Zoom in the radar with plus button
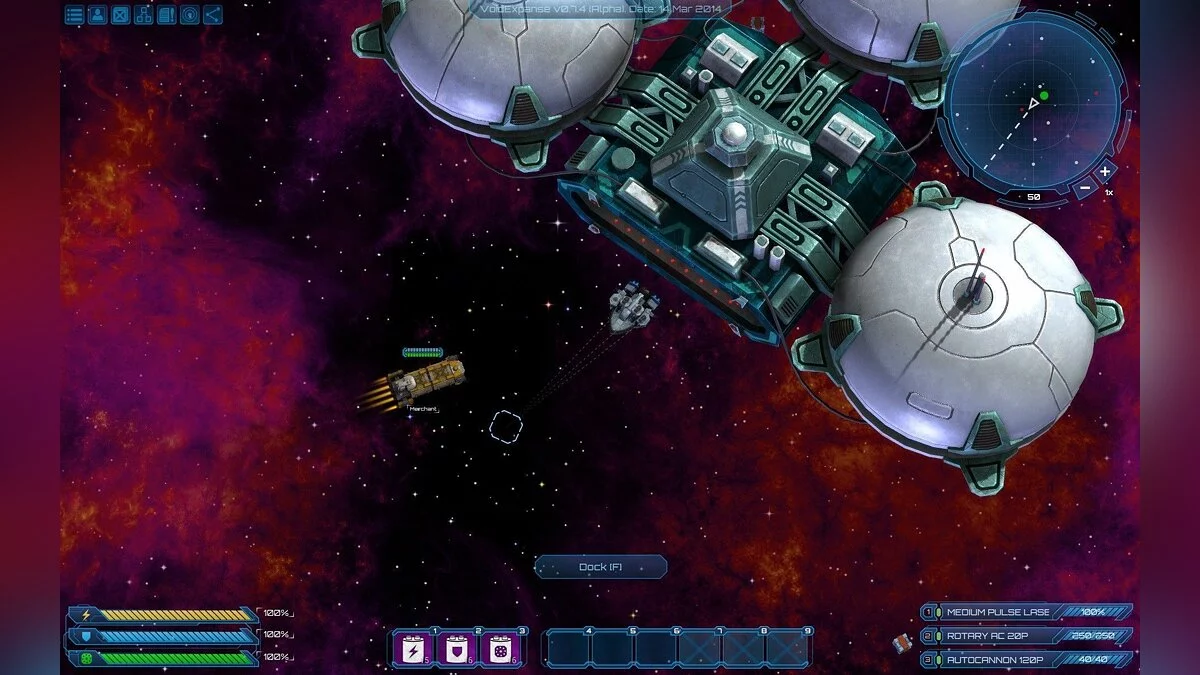1200x675 pixels. [1104, 171]
